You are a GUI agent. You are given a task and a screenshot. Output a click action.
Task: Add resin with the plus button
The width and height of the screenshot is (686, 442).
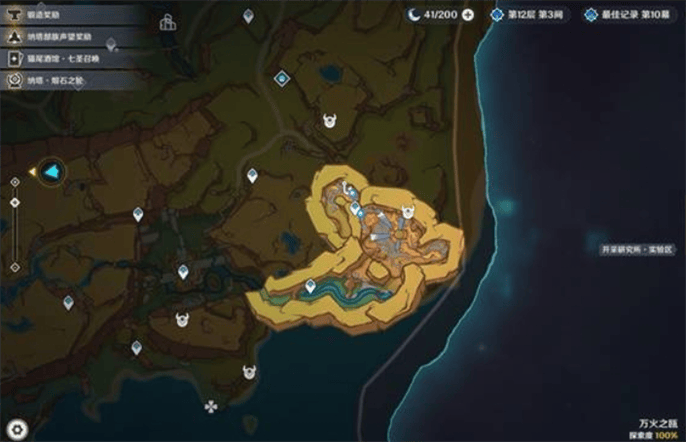[x=468, y=15]
